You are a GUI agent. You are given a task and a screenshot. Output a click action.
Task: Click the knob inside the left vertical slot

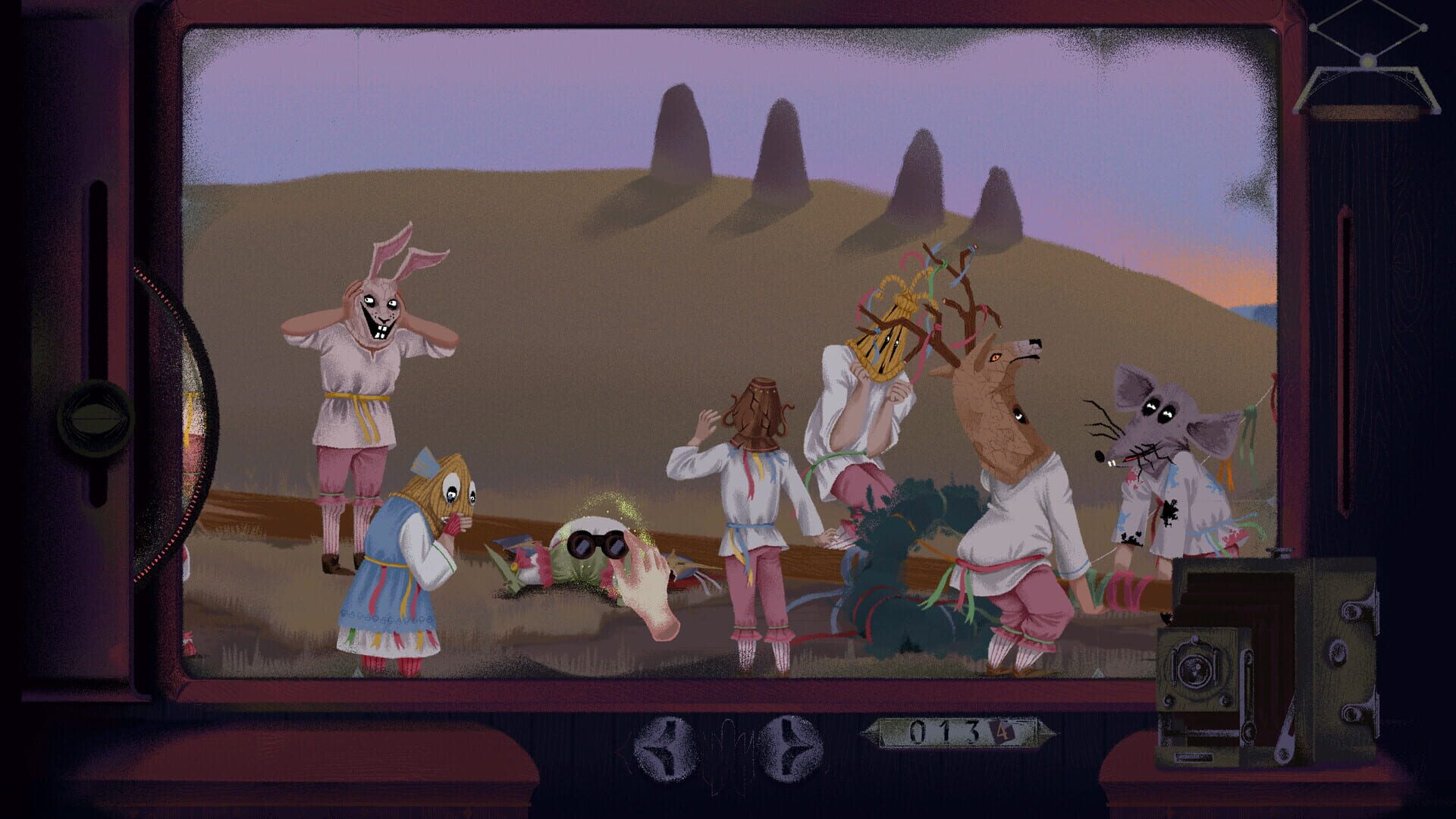tap(96, 419)
